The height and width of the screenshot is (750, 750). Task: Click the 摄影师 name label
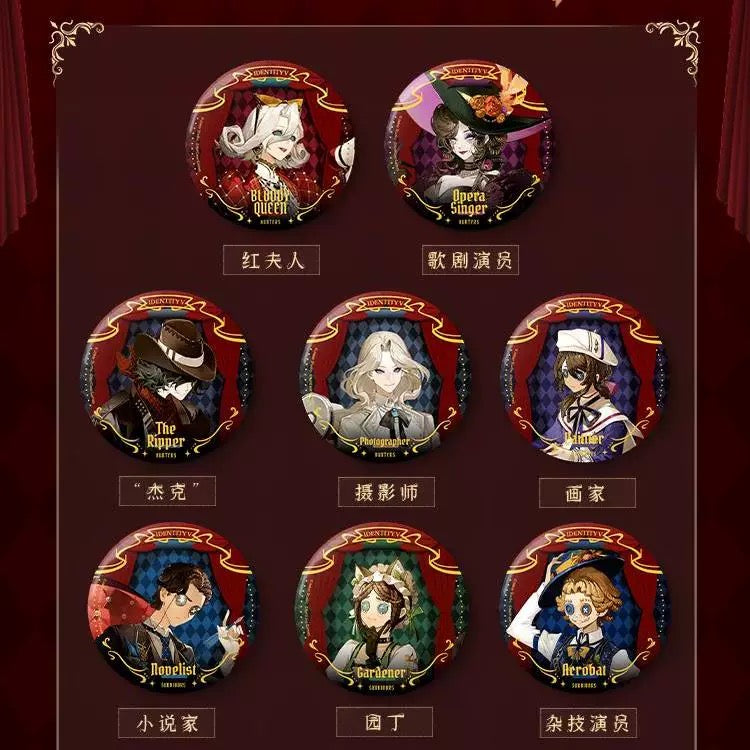(384, 492)
